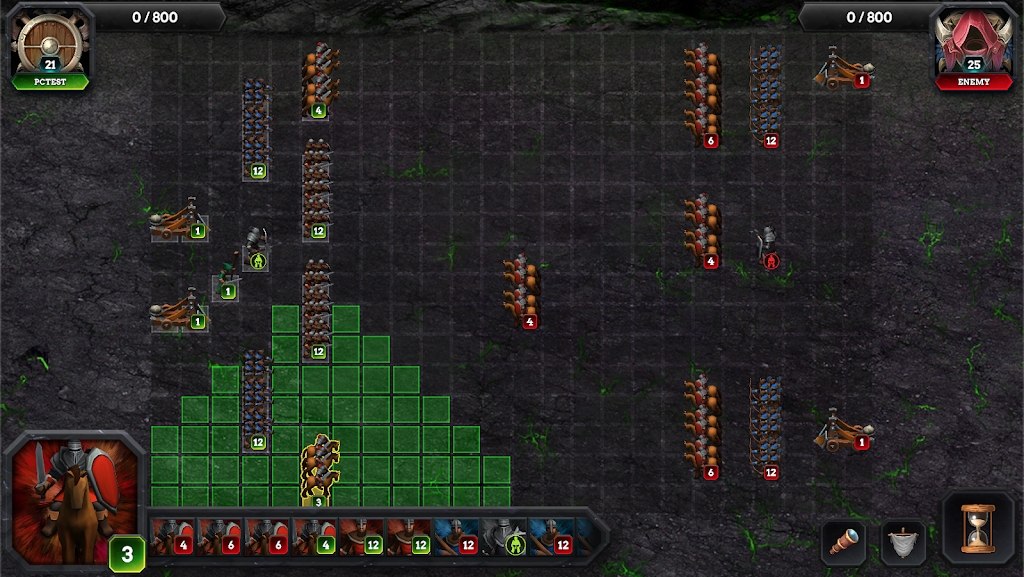
Task: Inspect the ENEMY red-hooded commander portrait
Action: coord(972,46)
